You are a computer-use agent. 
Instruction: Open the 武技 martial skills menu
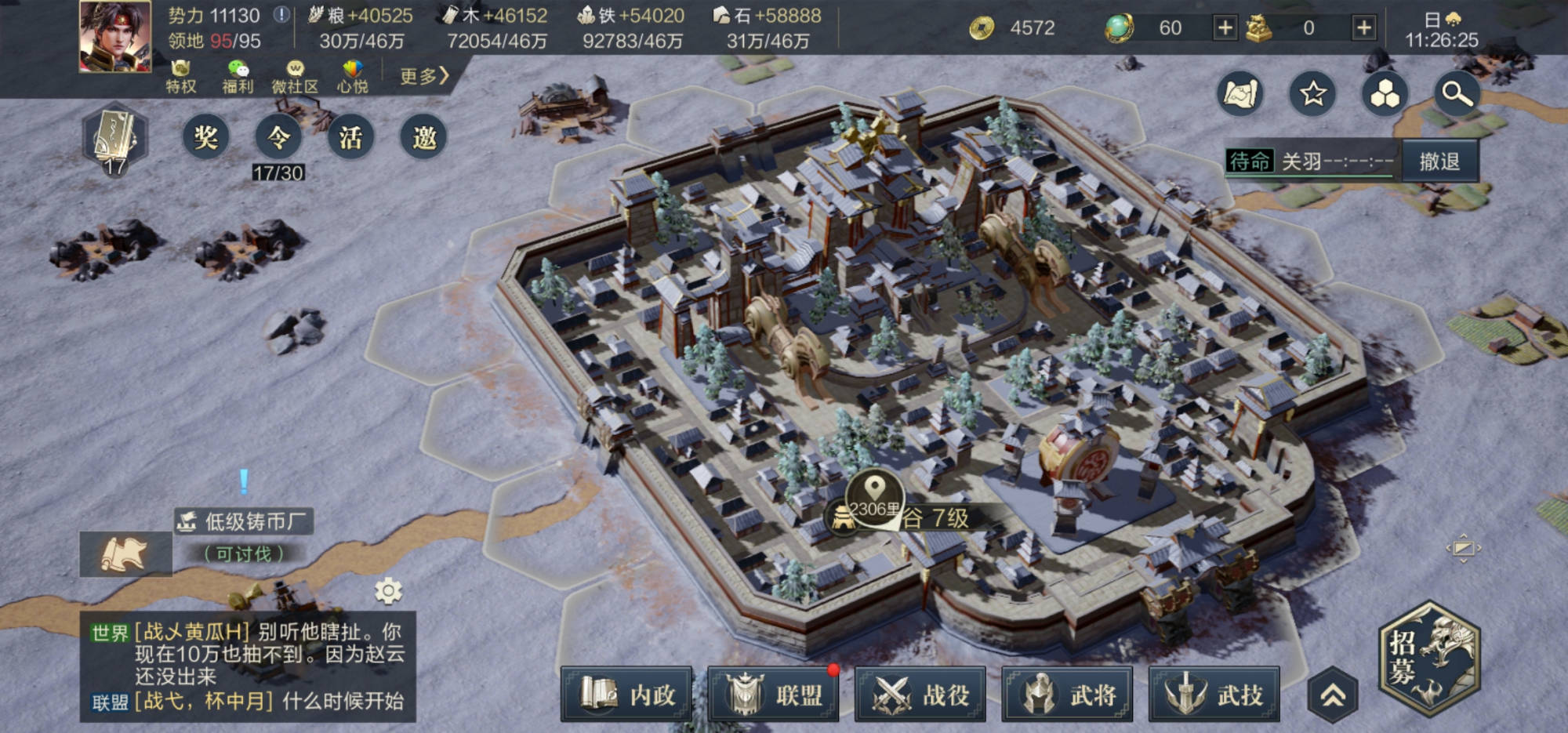click(x=1214, y=694)
